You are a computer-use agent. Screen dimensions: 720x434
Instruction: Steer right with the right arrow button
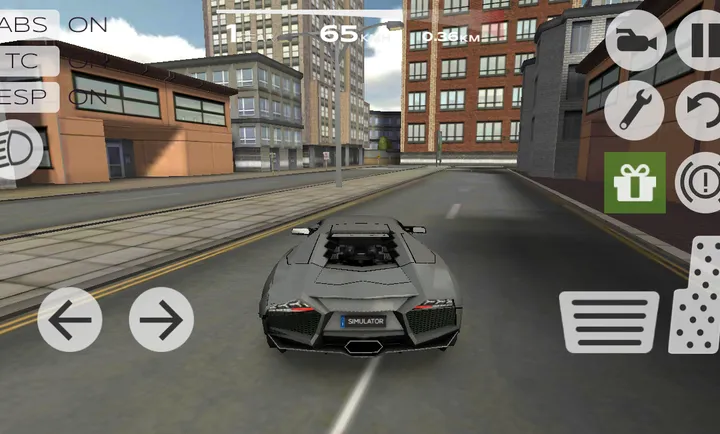click(161, 320)
